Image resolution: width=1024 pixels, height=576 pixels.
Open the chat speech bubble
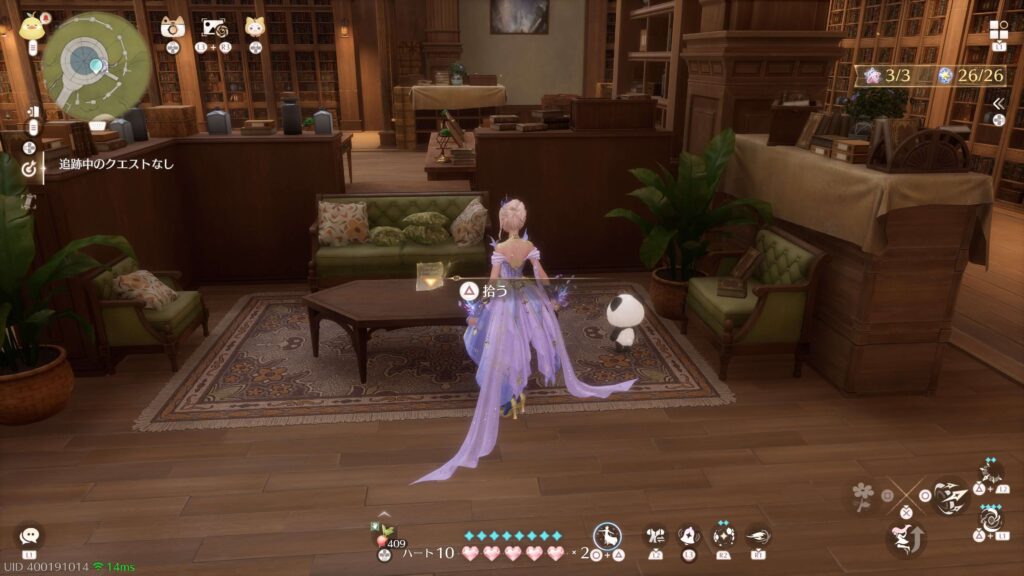(x=29, y=535)
